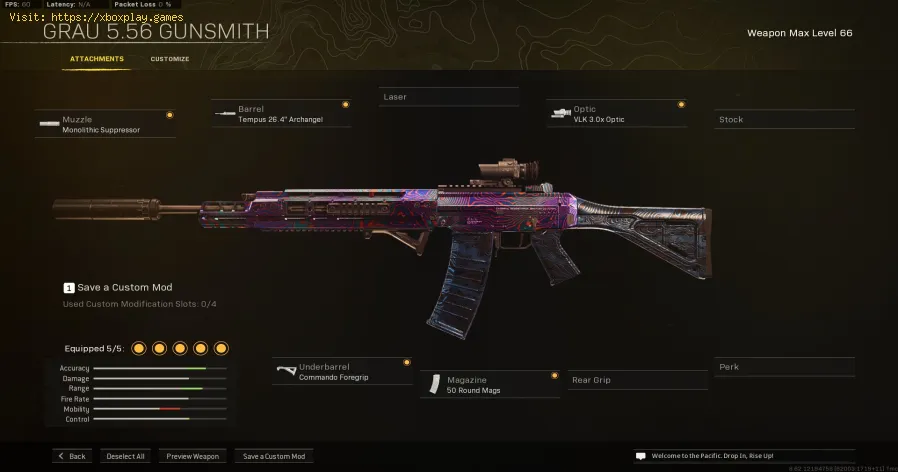
Task: Open the empty Stock attachment slot
Action: [785, 120]
